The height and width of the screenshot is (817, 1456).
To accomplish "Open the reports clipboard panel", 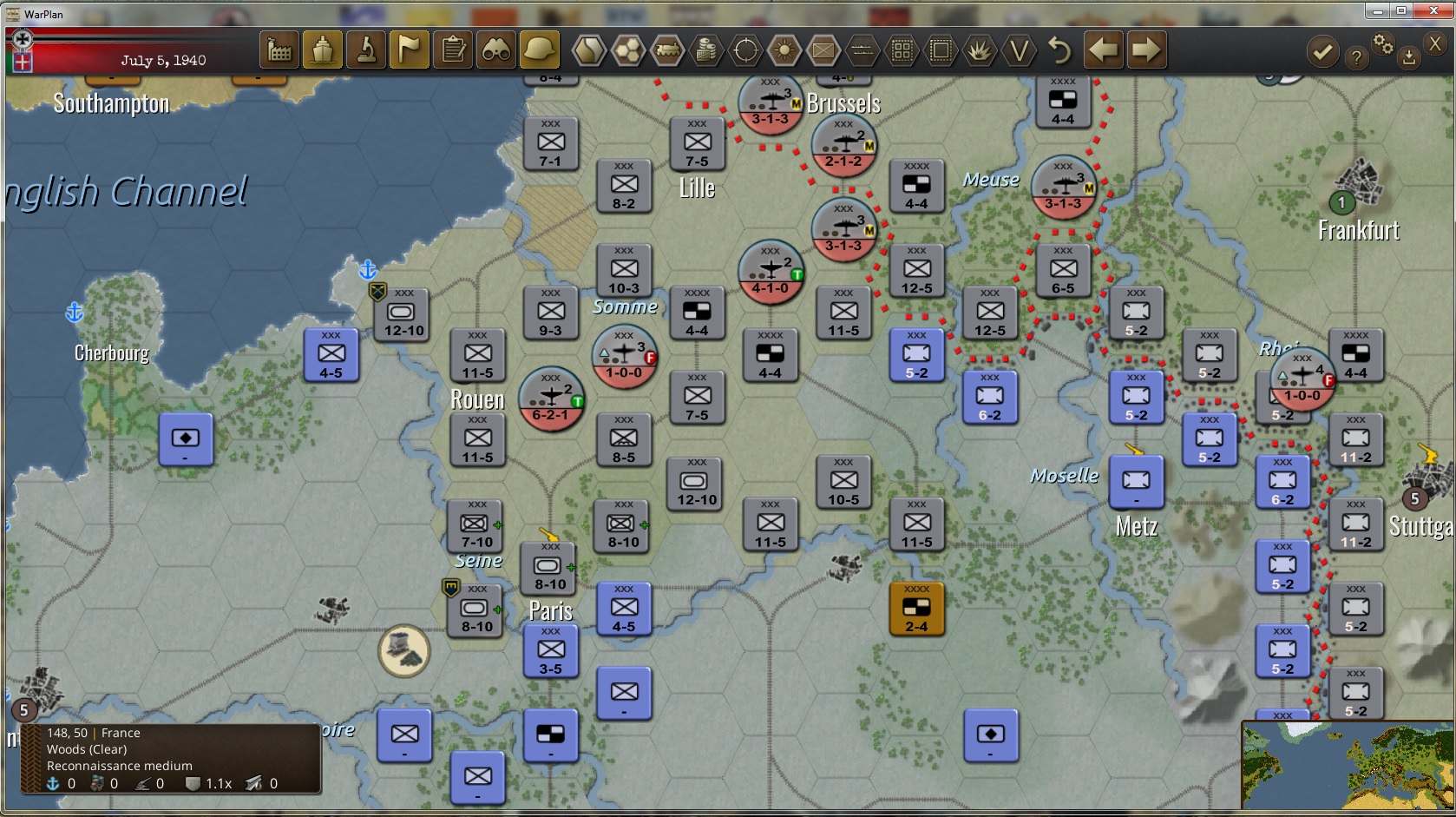I will (452, 49).
